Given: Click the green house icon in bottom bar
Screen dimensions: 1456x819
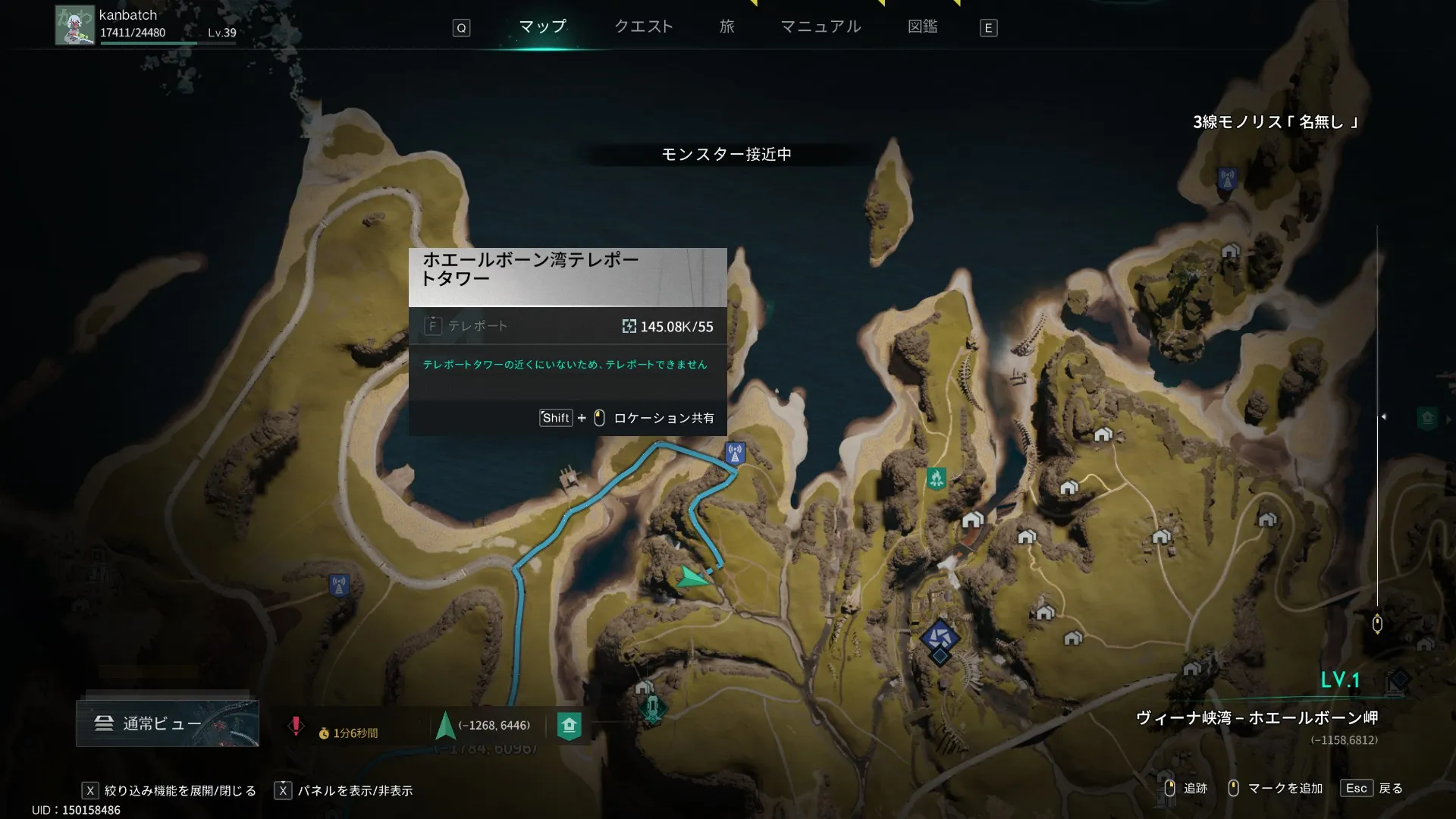Looking at the screenshot, I should pos(569,726).
